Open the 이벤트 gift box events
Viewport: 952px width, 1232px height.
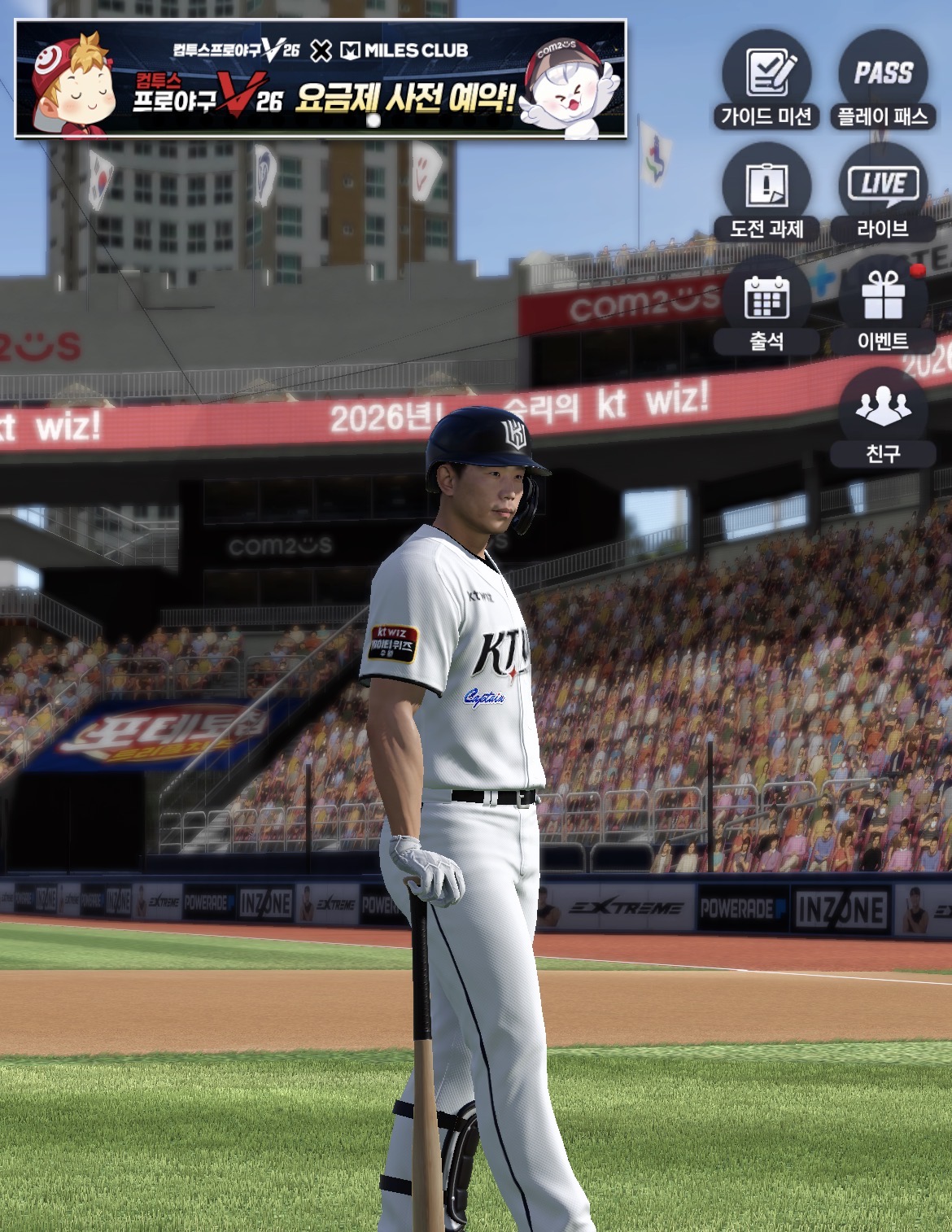point(883,304)
